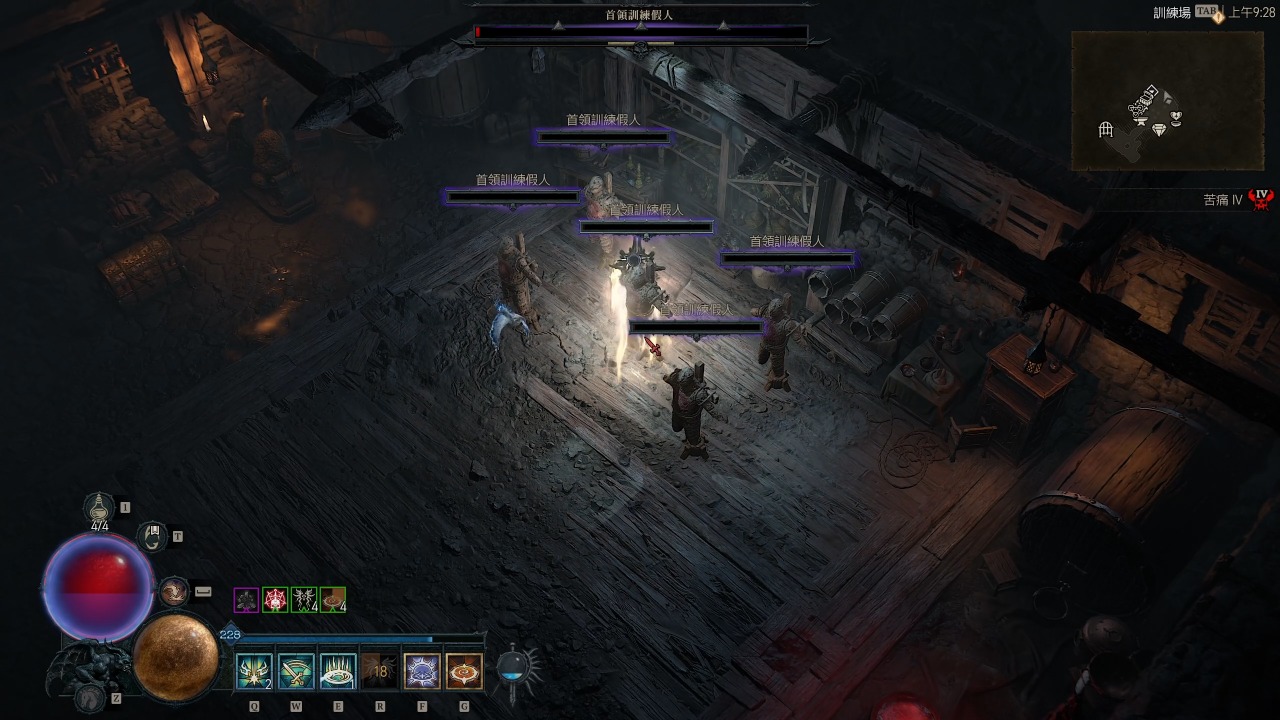Image resolution: width=1280 pixels, height=720 pixels.
Task: Select the curved sword skill slot
Action: 296,671
